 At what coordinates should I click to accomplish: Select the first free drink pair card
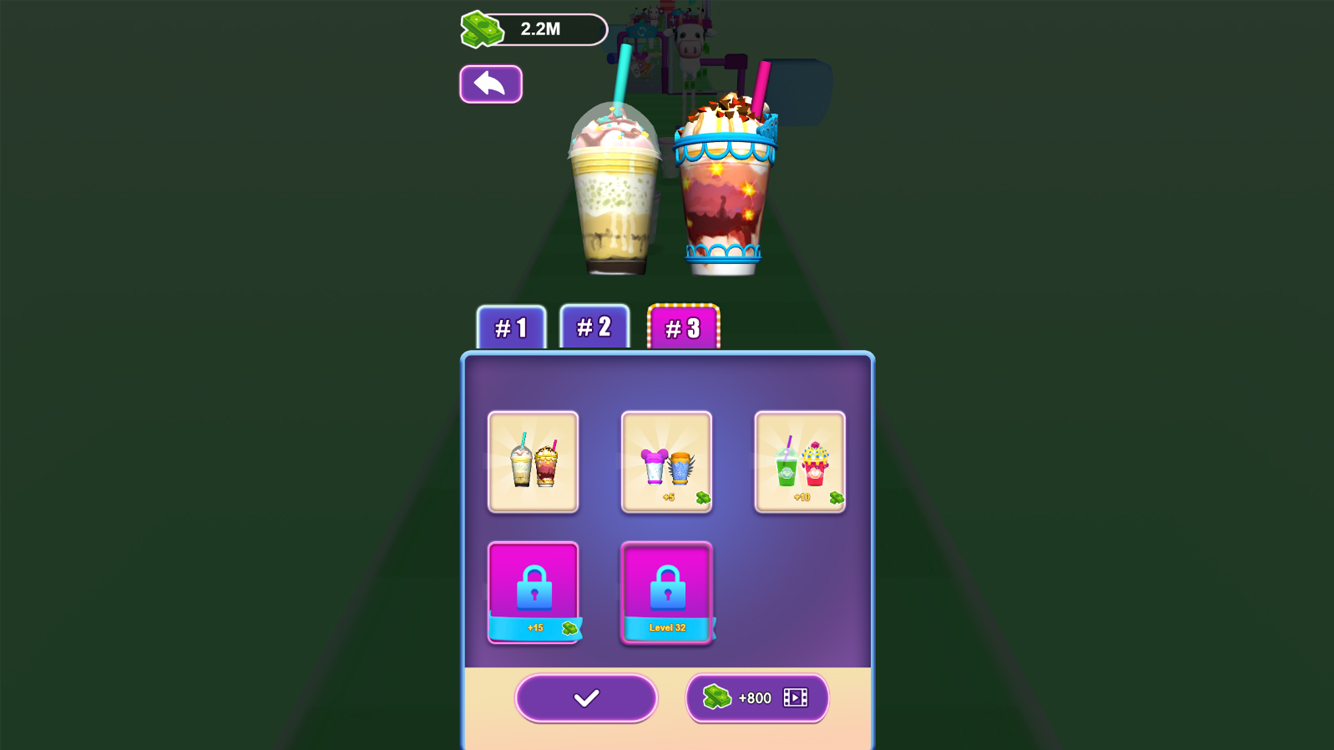(x=533, y=462)
